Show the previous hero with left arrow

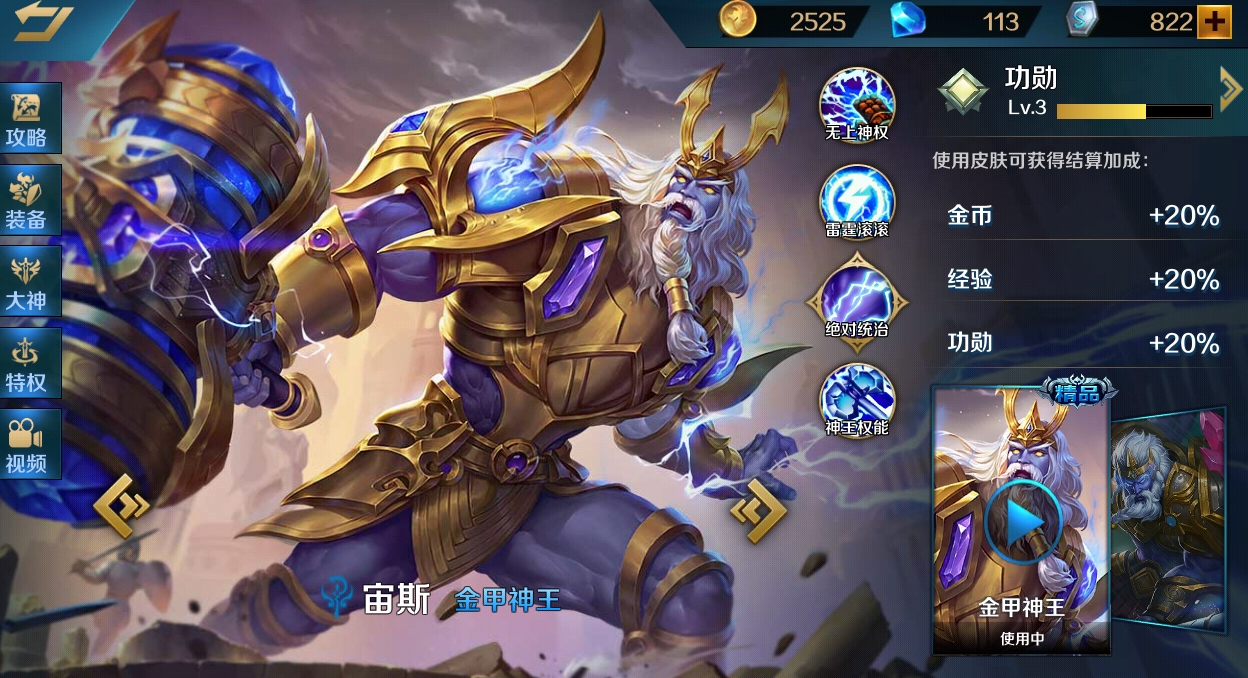pyautogui.click(x=121, y=507)
